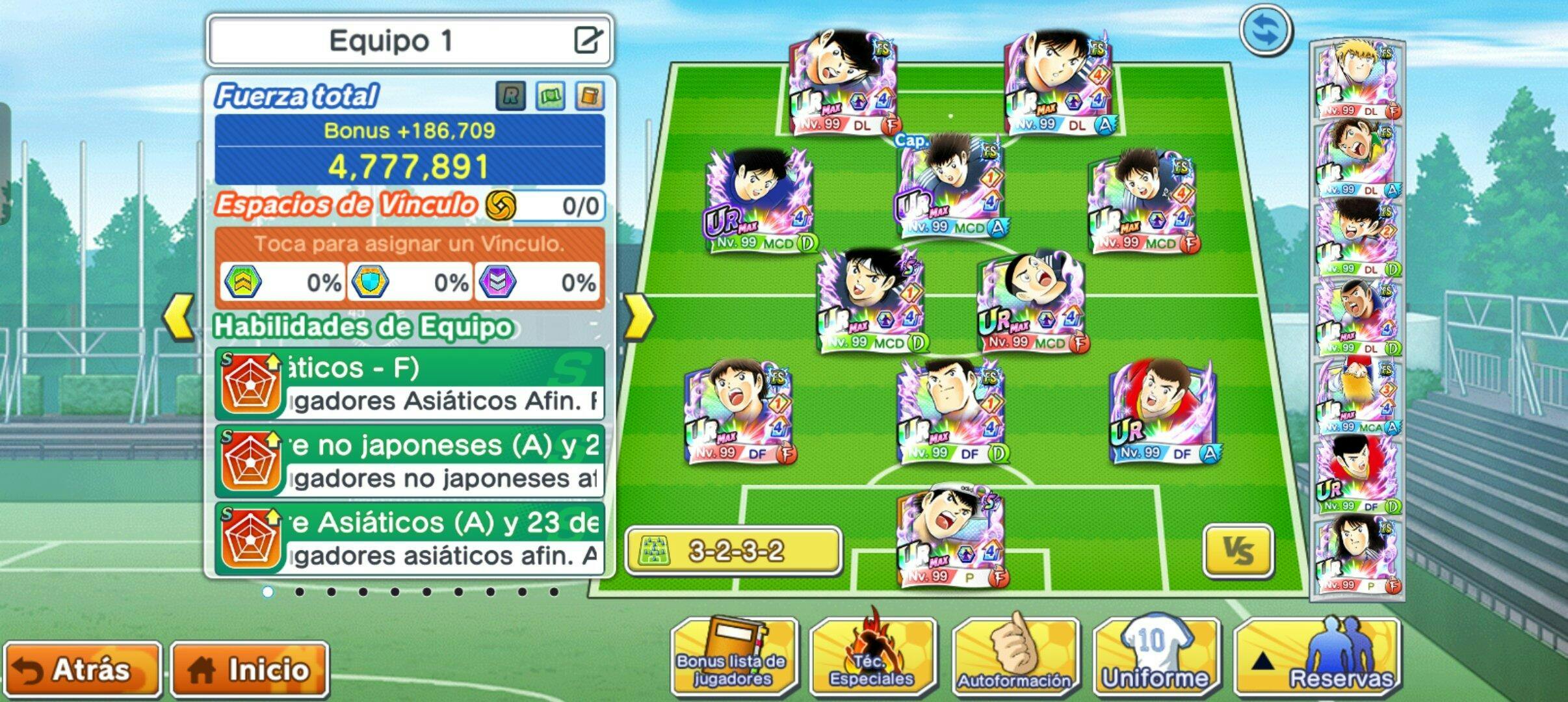Image resolution: width=1568 pixels, height=702 pixels.
Task: Return home via the Inicio button
Action: pyautogui.click(x=250, y=669)
